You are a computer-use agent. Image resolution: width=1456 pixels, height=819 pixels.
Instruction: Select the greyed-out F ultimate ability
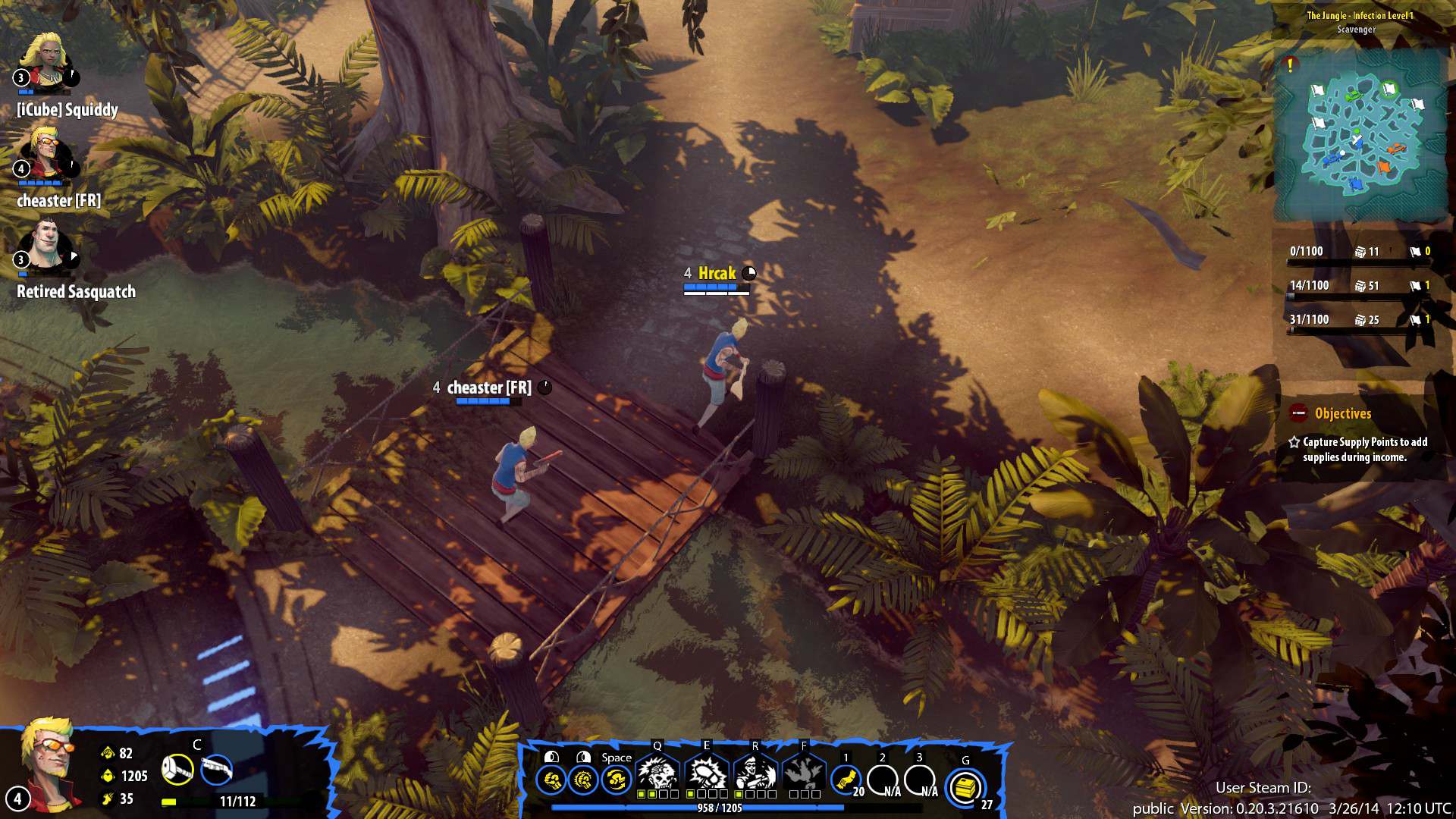point(804,773)
